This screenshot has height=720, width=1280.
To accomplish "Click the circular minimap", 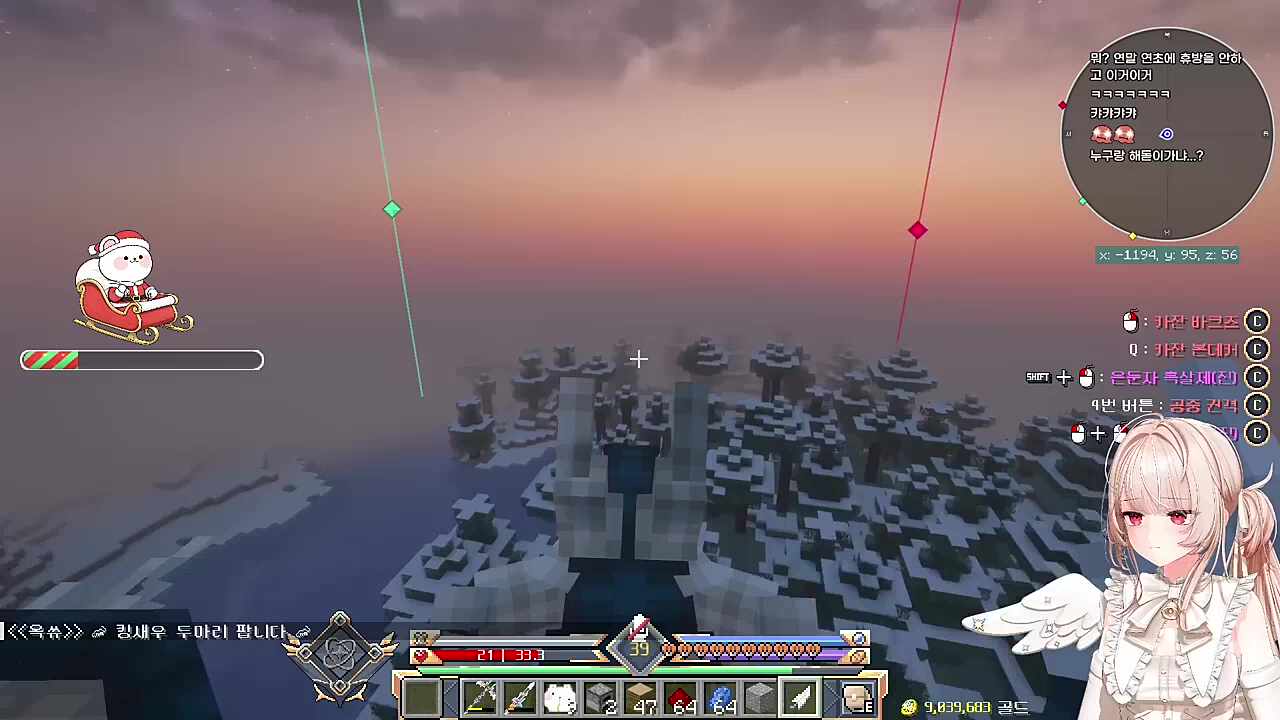I will tap(1166, 134).
